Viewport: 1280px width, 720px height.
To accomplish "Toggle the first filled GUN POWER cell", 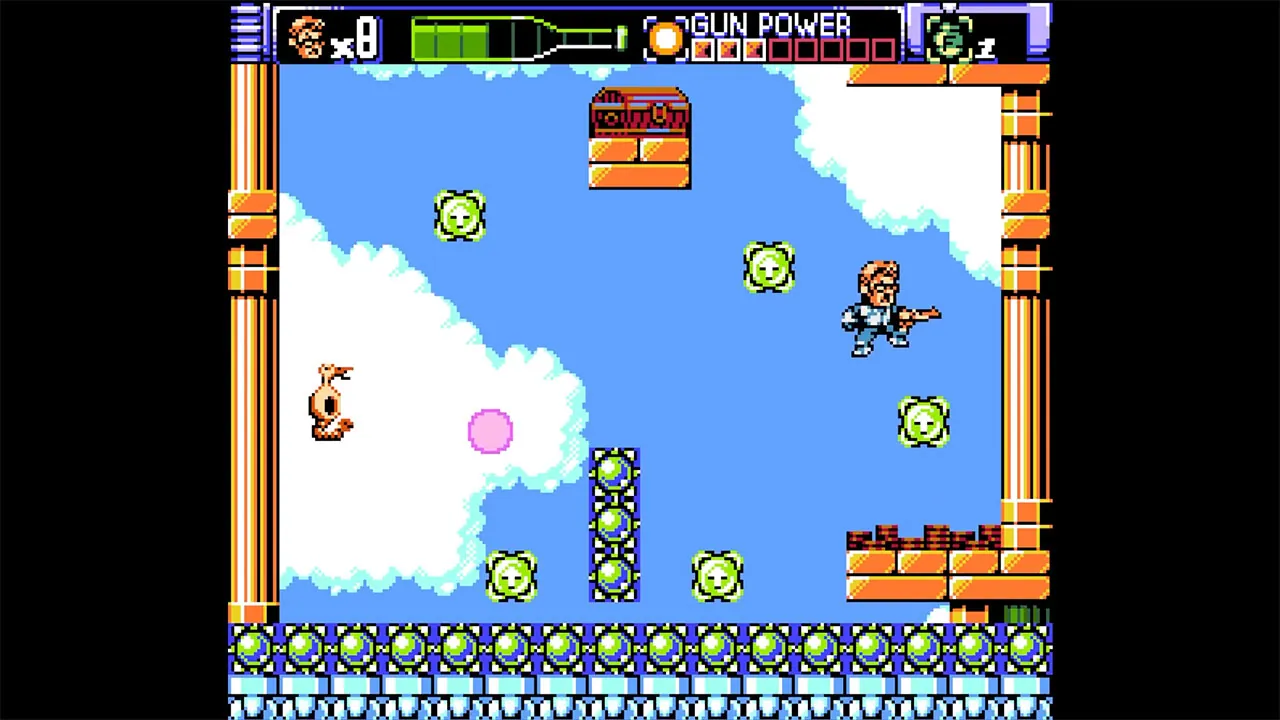I will click(703, 48).
